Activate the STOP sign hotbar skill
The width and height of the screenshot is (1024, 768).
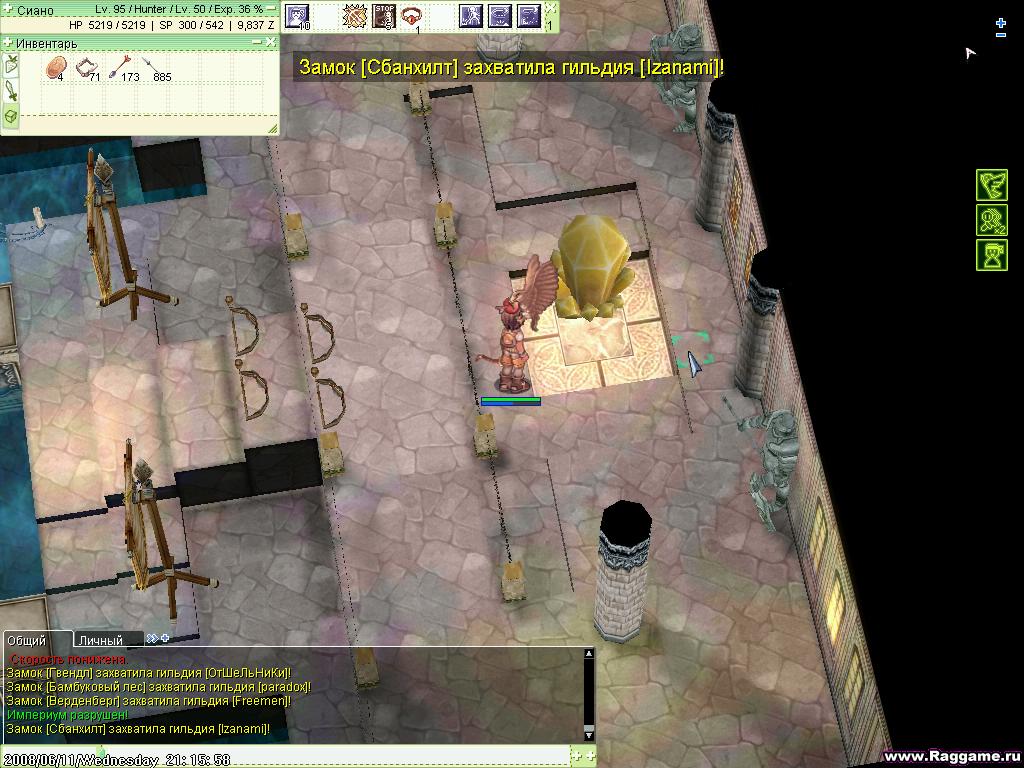pos(383,15)
